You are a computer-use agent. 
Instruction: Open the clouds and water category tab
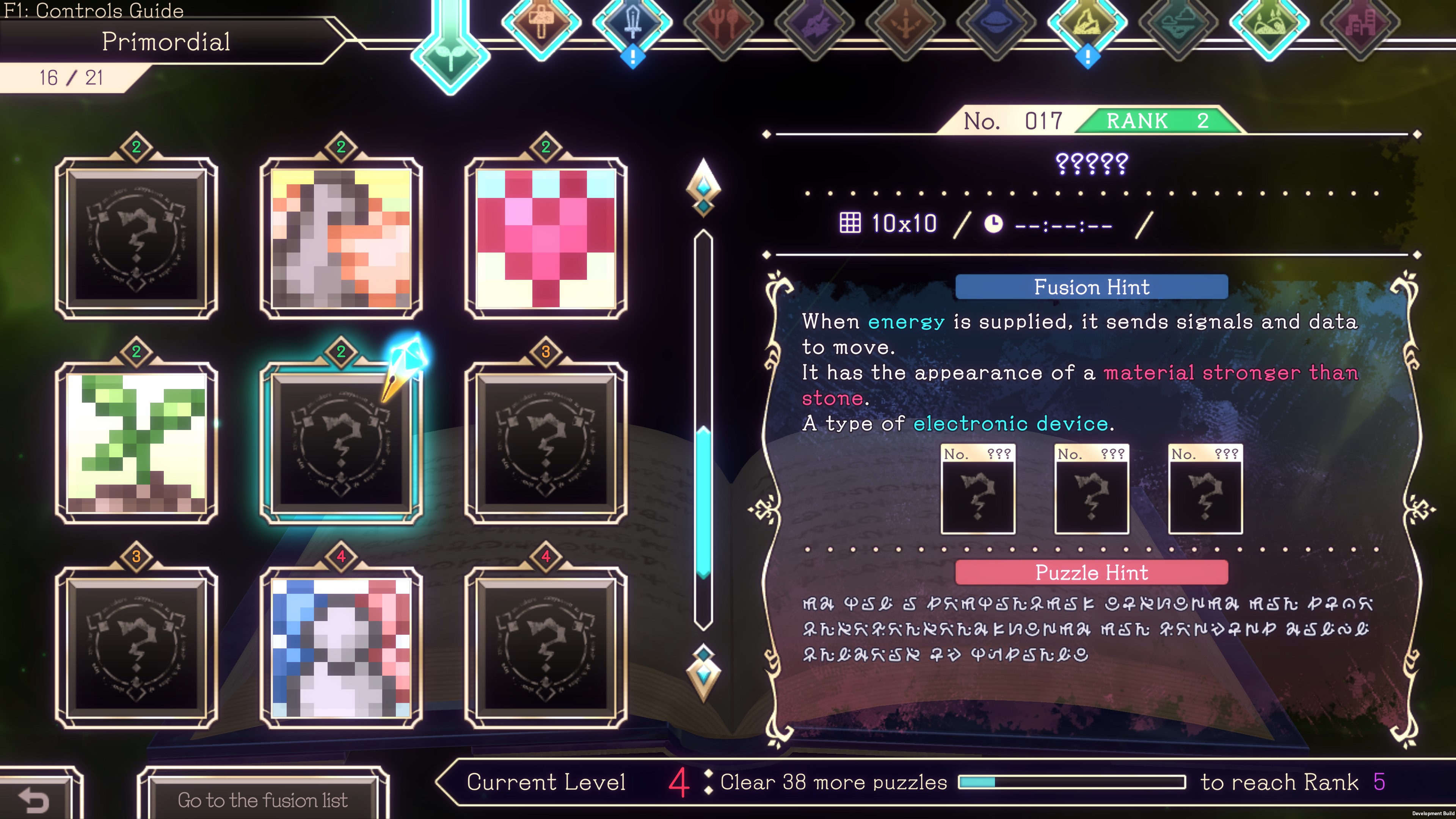tap(1178, 23)
